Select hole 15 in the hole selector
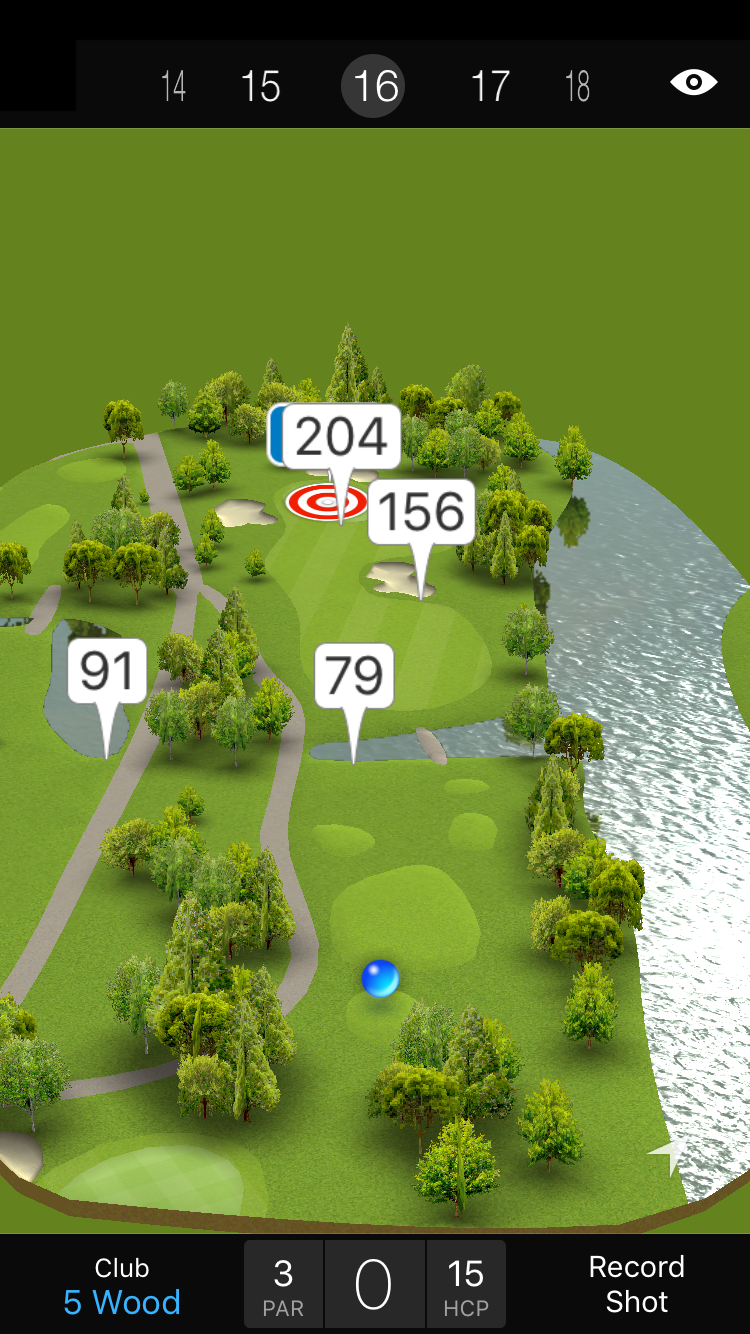750x1334 pixels. coord(260,86)
